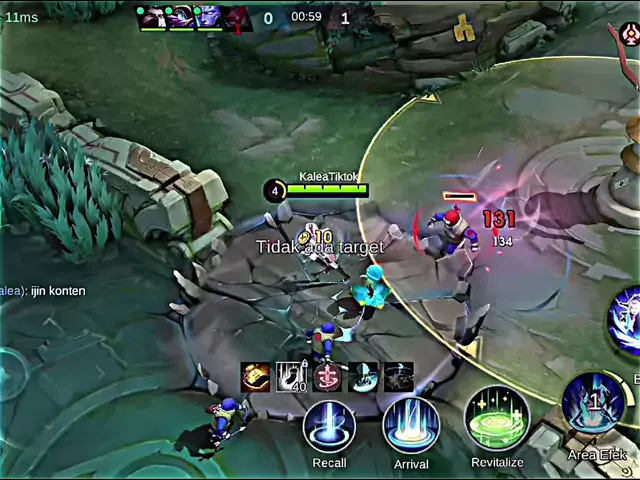Screen dimensions: 640x480
Task: Trigger the Area Efek skill button
Action: pos(593,405)
